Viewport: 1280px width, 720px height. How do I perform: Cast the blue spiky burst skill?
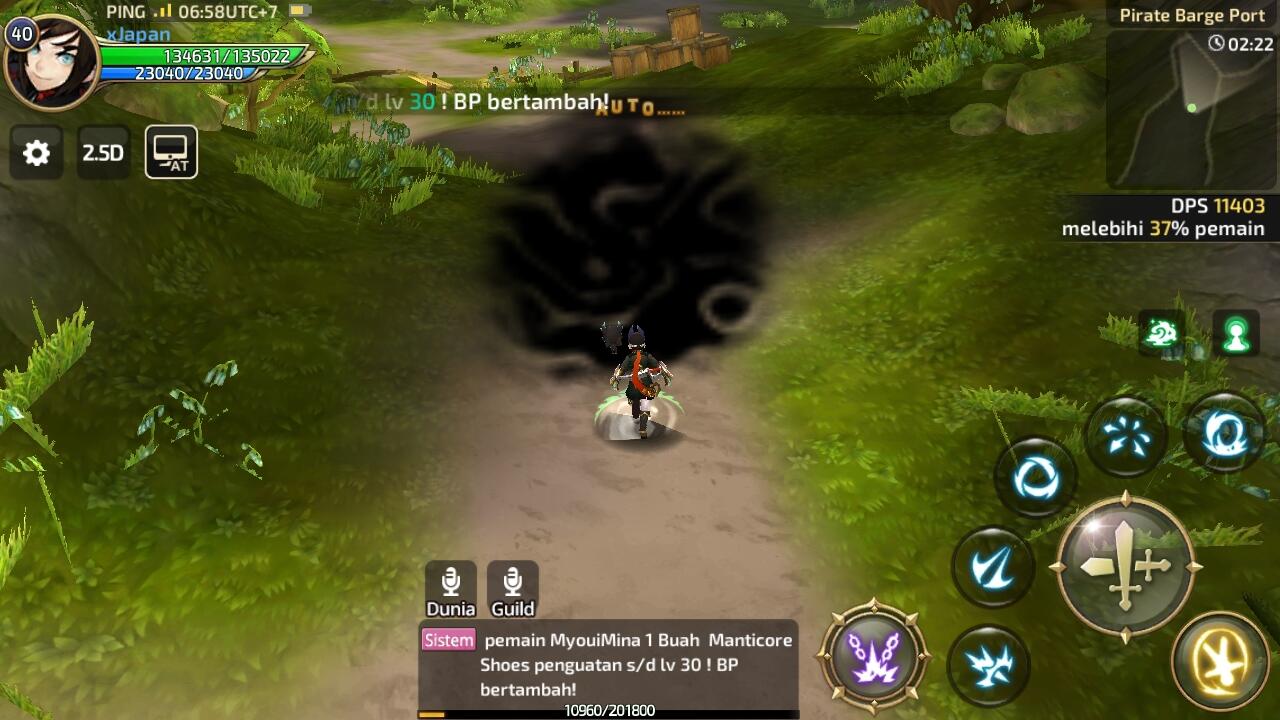coord(988,664)
